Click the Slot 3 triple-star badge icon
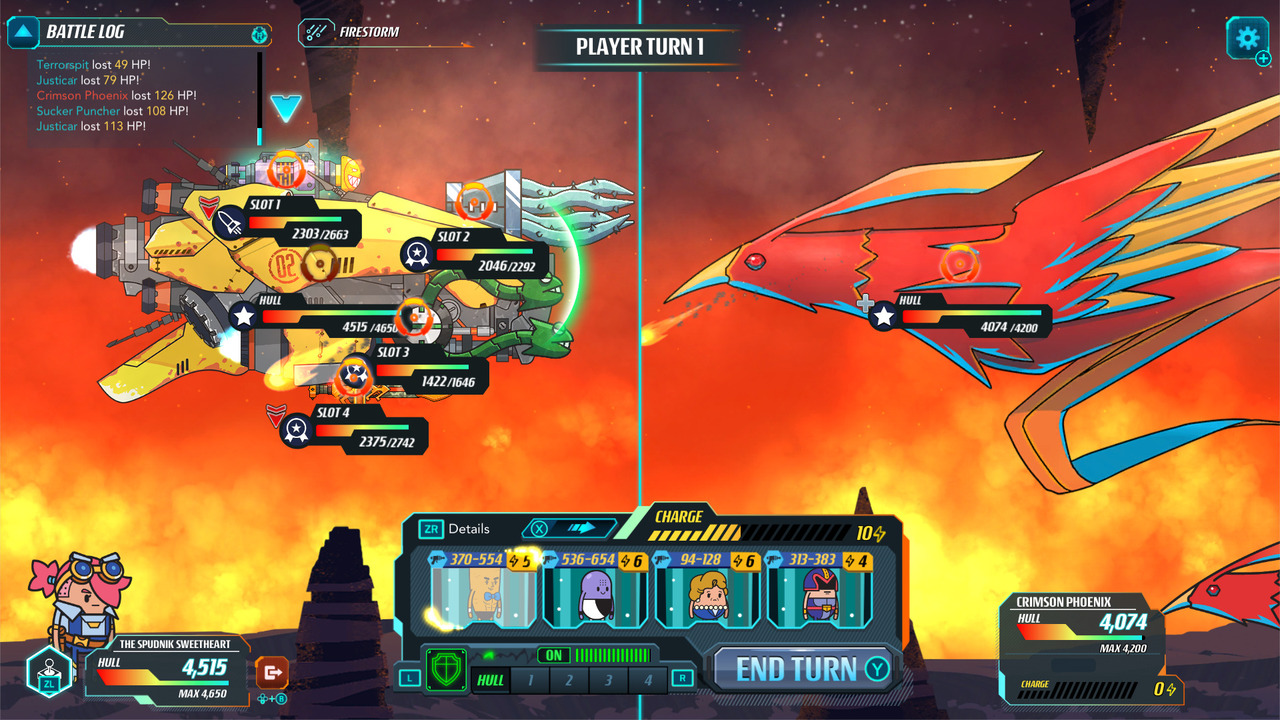 coord(354,375)
